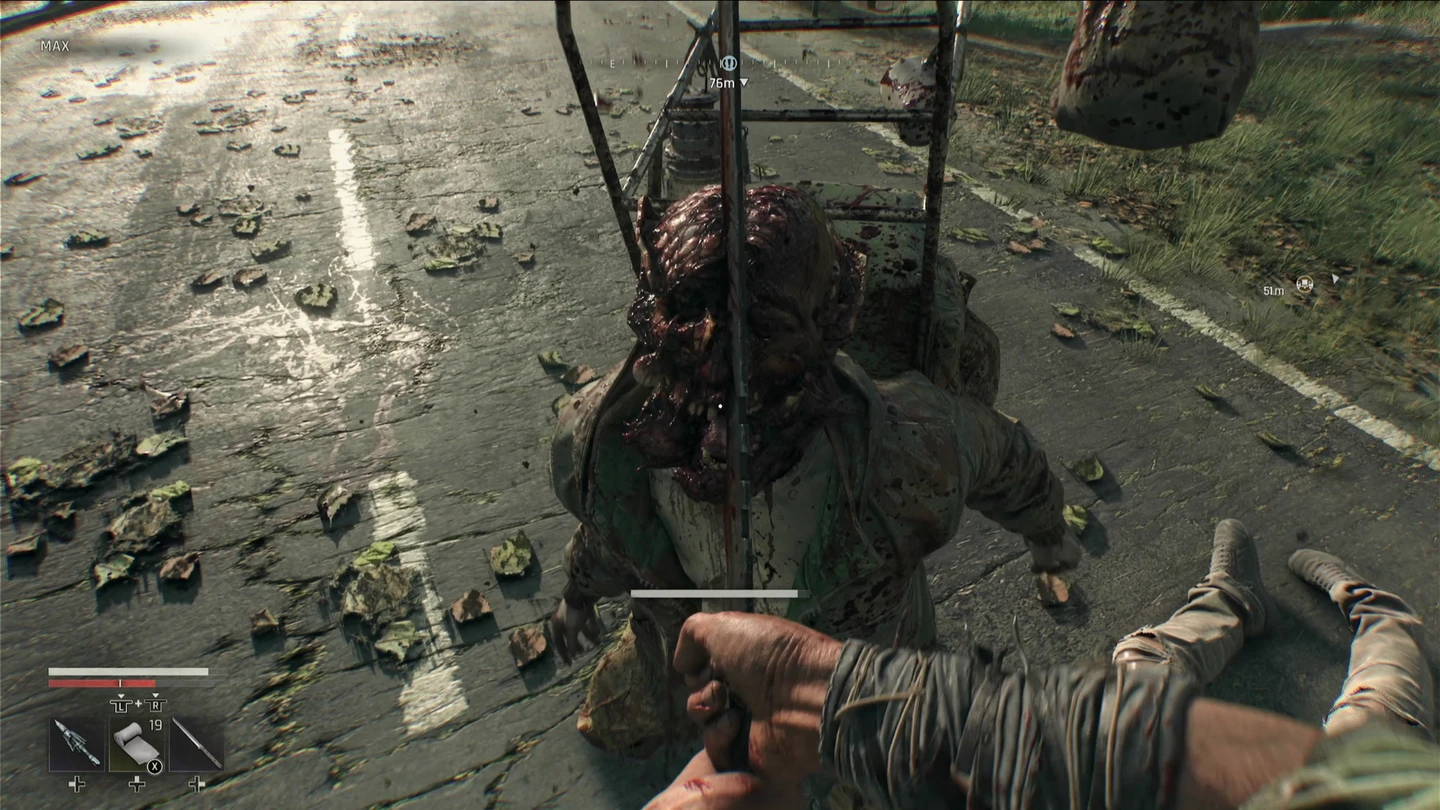Select the arrow ammo slot icon
Screen dimensions: 1440x810
[77, 743]
